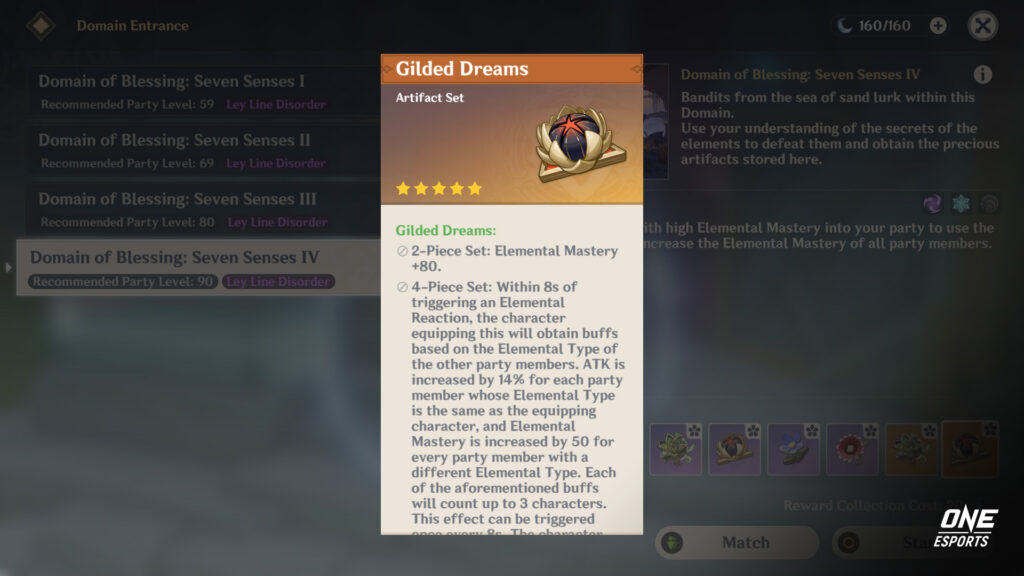
Task: View the gold Gilded Dreams artifact reward
Action: tap(970, 449)
